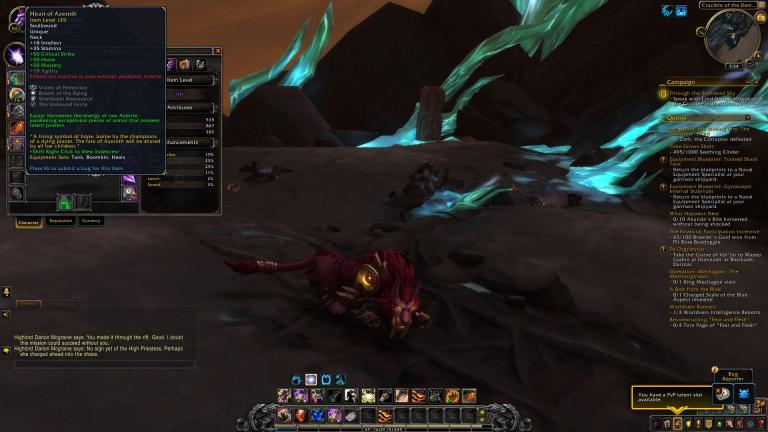Screen dimensions: 768x432
Task: Select the Character tab
Action: point(28,220)
